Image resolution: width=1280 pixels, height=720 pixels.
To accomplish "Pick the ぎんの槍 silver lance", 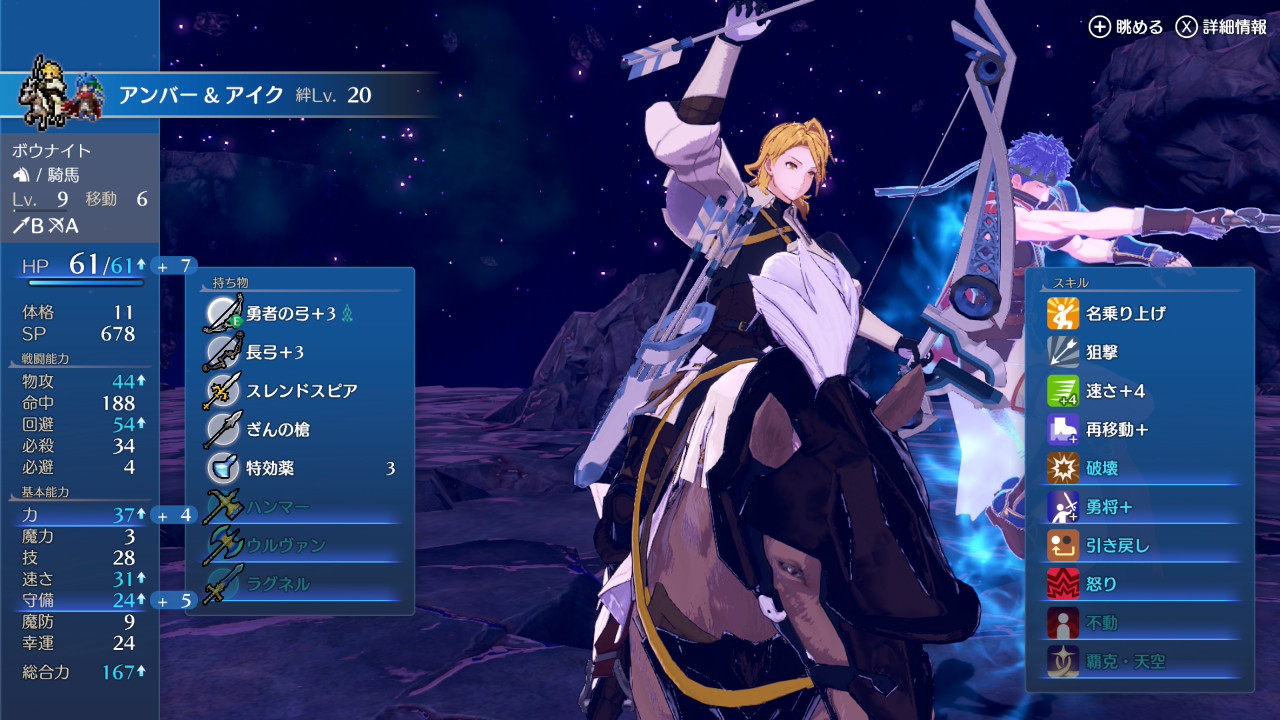I will tap(278, 429).
